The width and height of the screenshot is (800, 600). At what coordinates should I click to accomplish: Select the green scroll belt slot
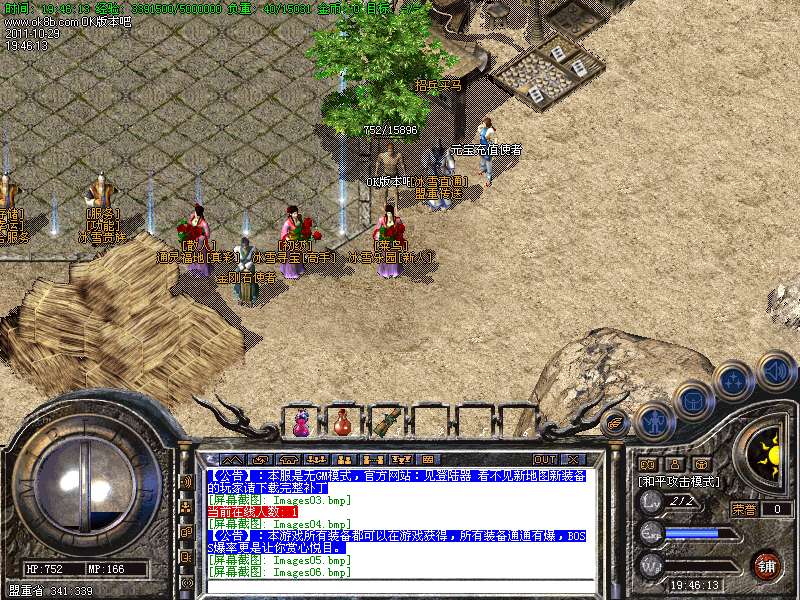coord(387,423)
